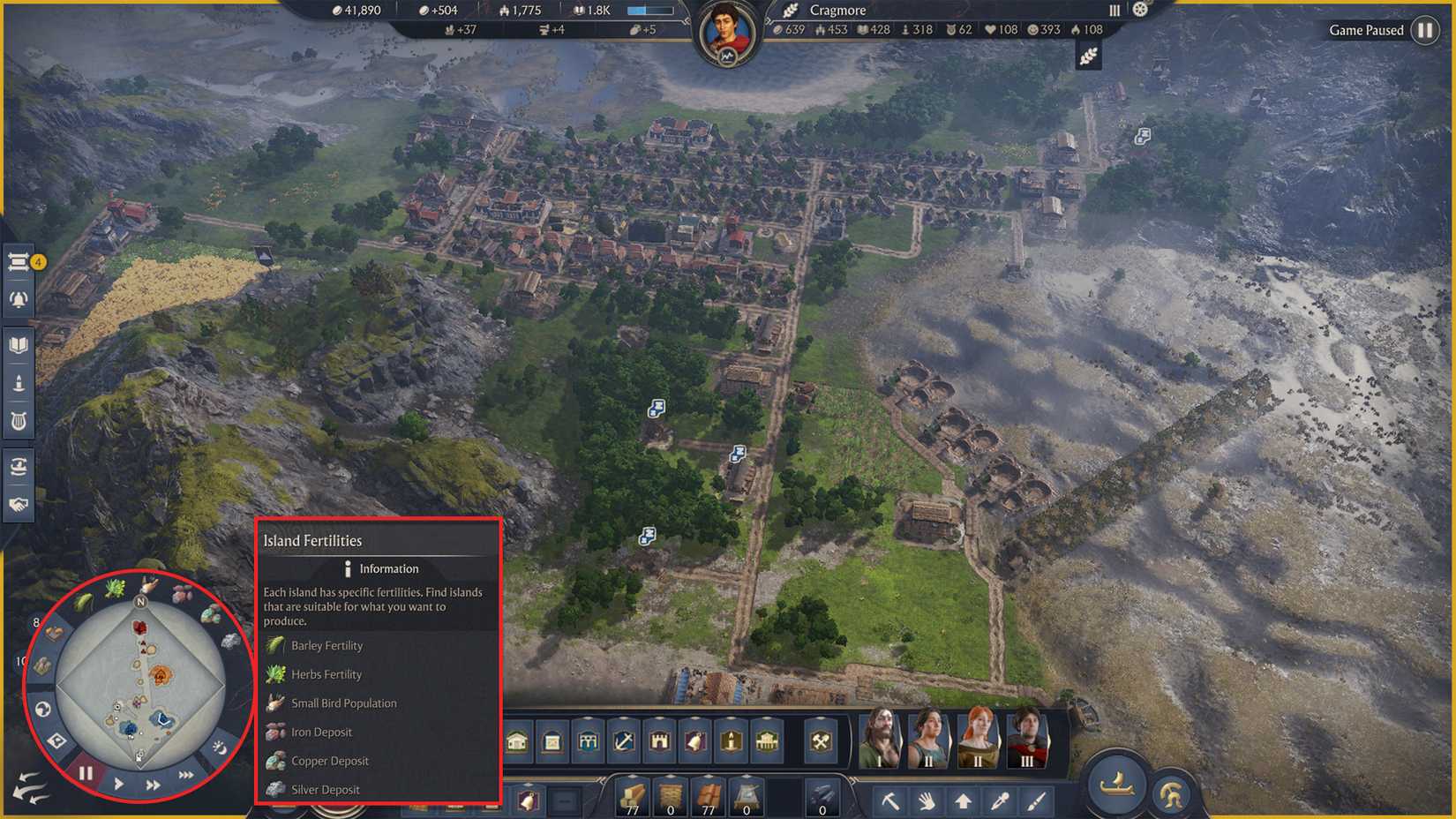Expand the wood resource slot arrow
This screenshot has height=819, width=1456.
click(x=632, y=777)
